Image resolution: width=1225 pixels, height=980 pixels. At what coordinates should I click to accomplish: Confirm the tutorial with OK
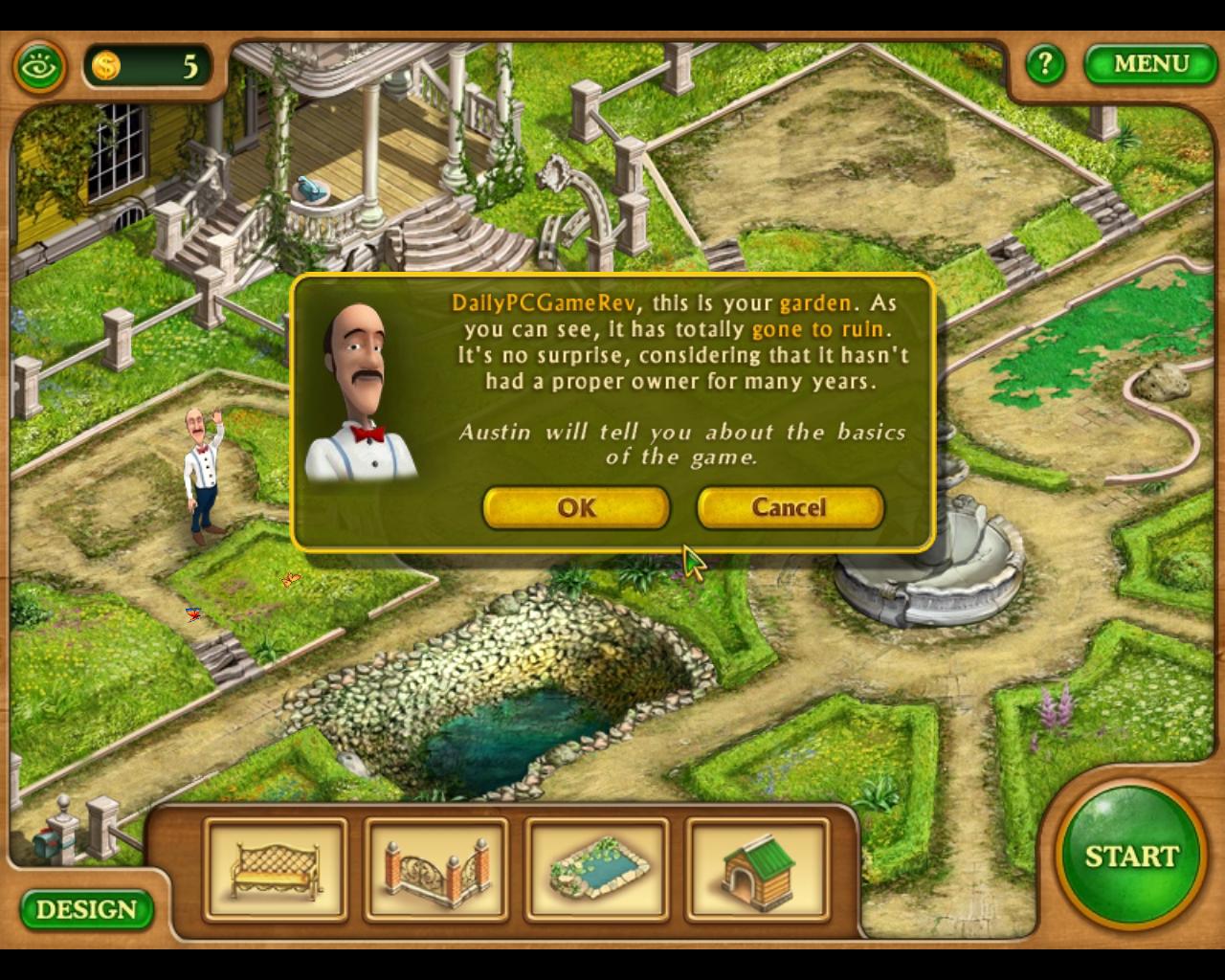click(x=575, y=507)
